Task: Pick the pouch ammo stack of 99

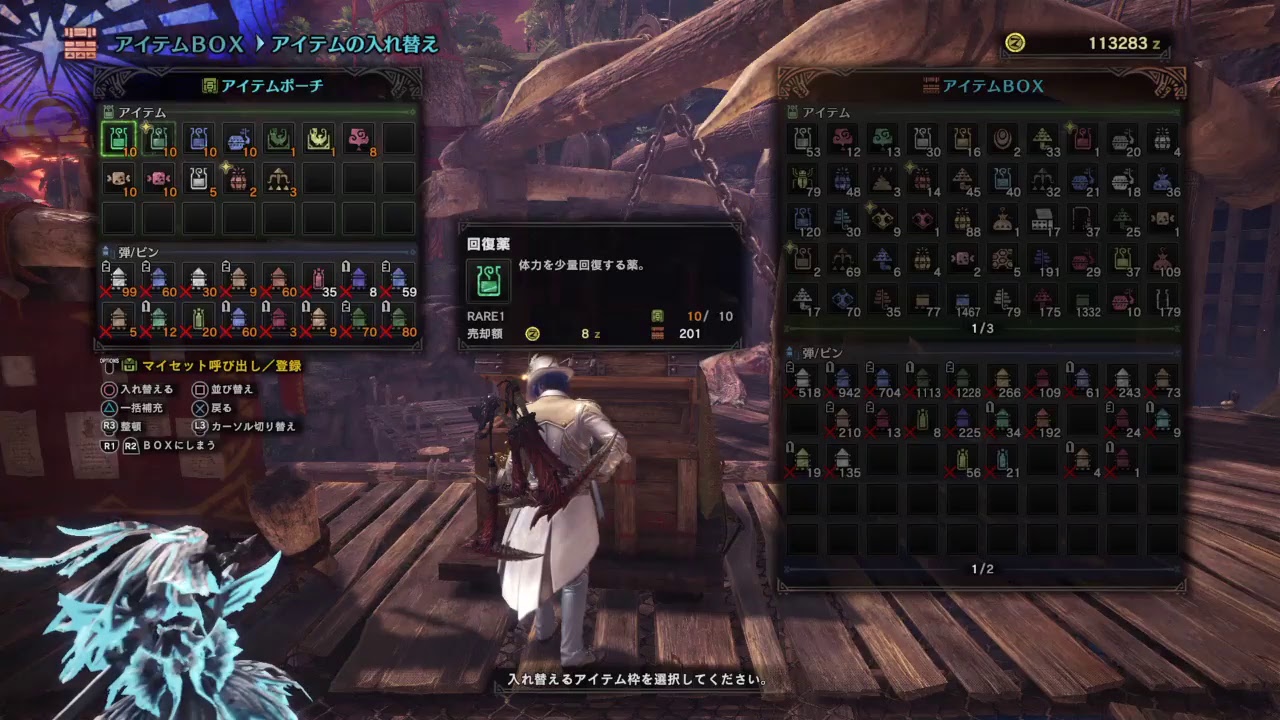Action: click(x=118, y=279)
